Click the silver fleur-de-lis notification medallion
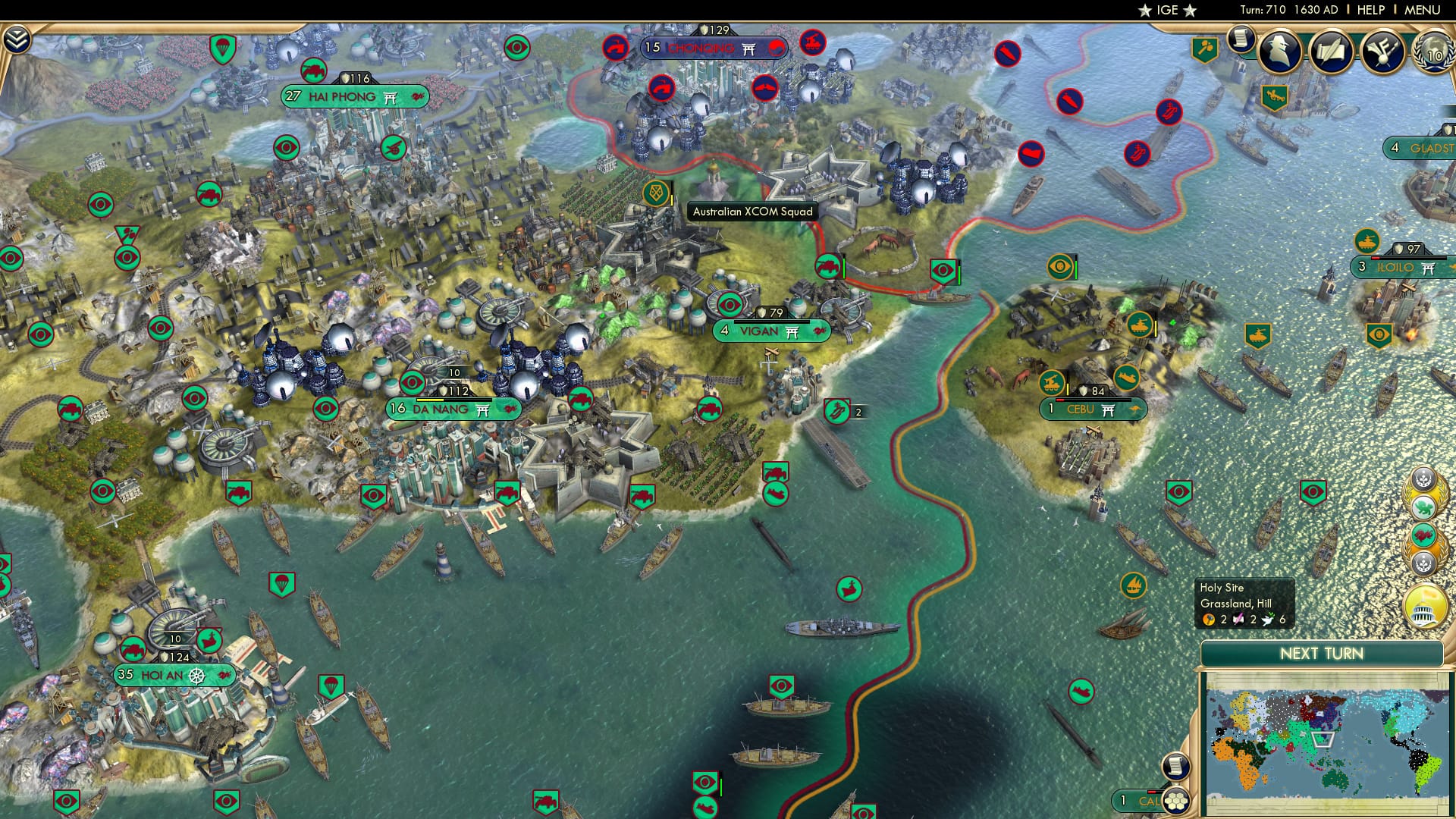 coord(1423,479)
